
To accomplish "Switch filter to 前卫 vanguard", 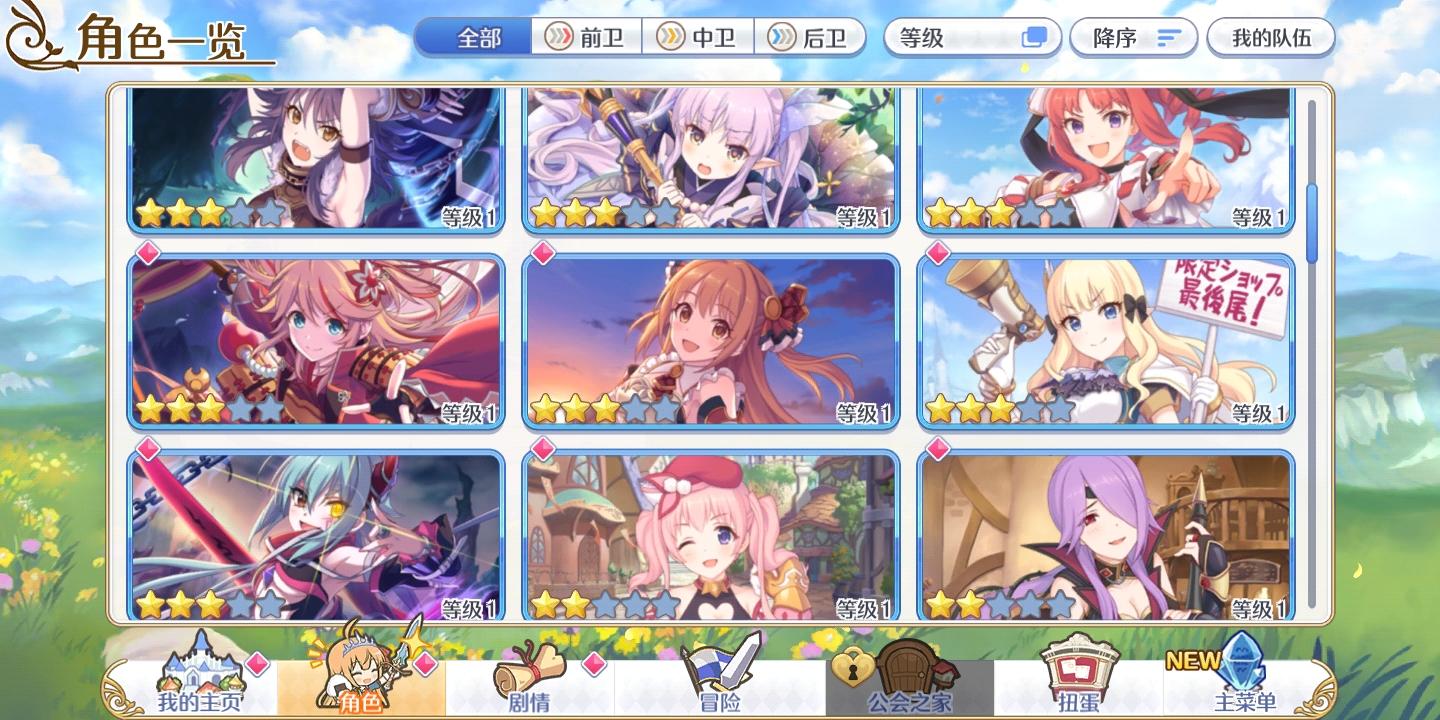I will pyautogui.click(x=584, y=38).
